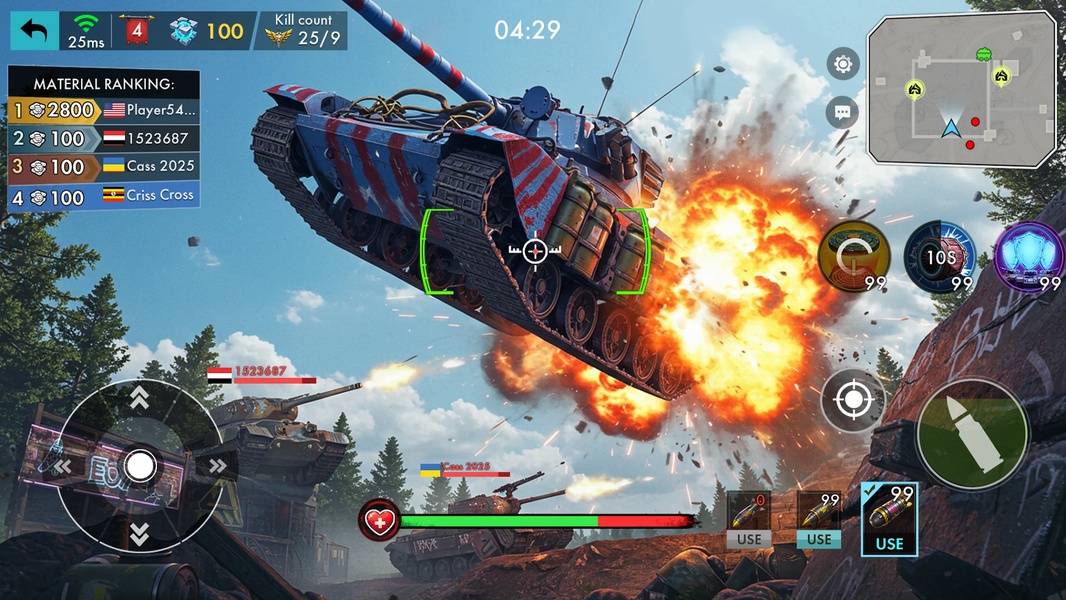1066x600 pixels.
Task: Open the chat speech bubble
Action: [843, 112]
